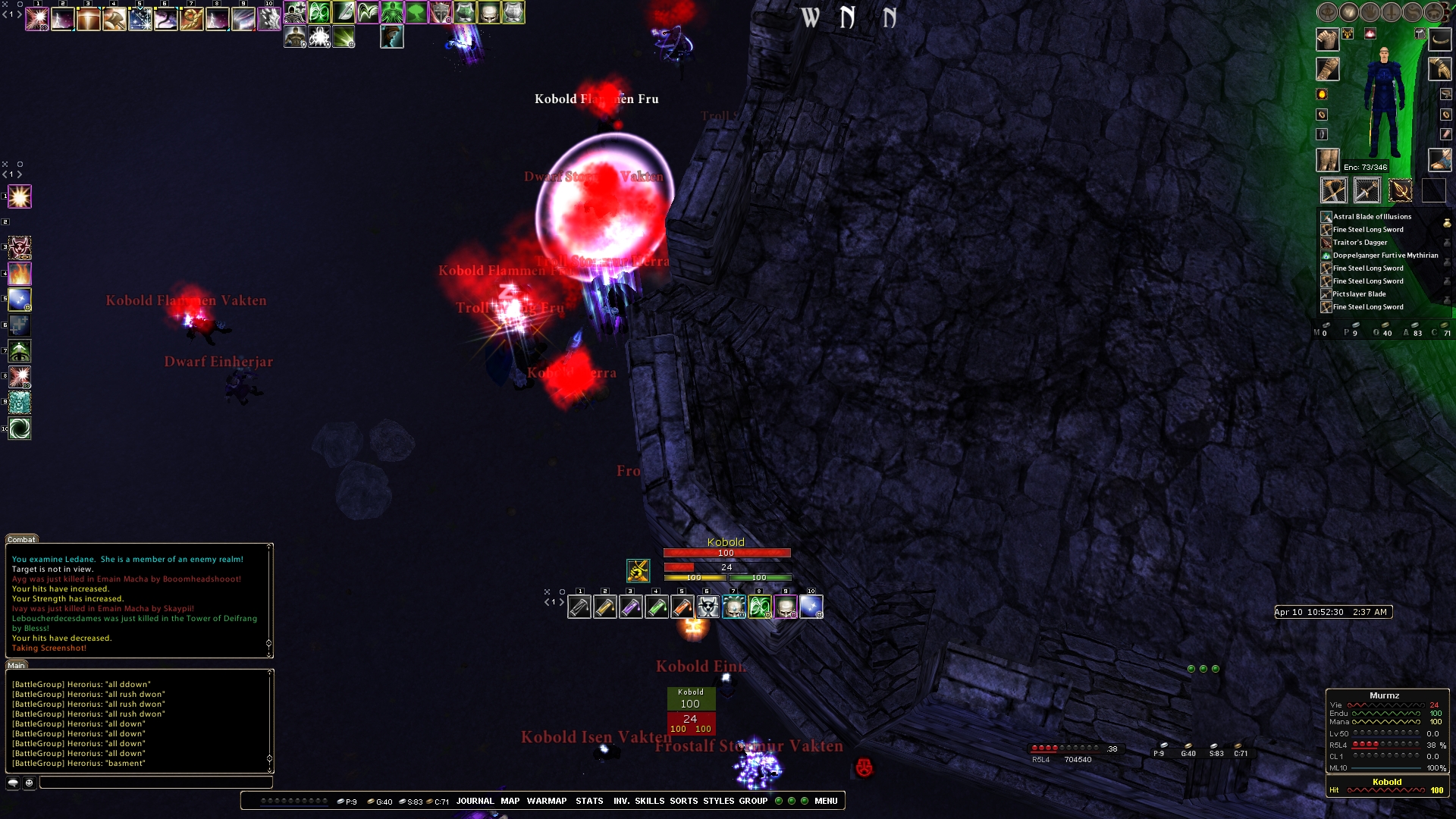
Task: Open the JOURNAL from the bottom bar
Action: [475, 801]
